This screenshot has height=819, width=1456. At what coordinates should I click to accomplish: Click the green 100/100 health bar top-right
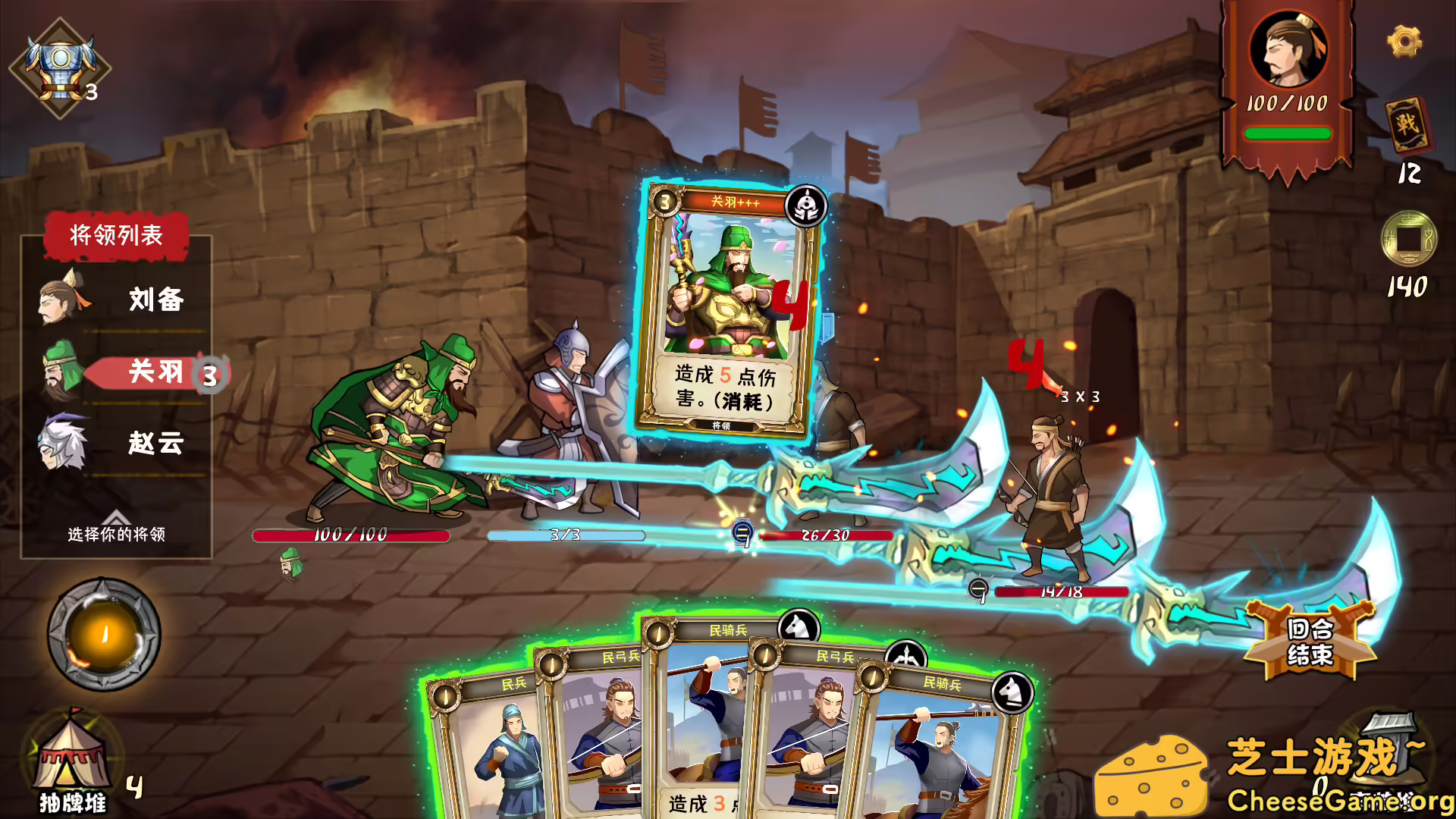(x=1288, y=133)
